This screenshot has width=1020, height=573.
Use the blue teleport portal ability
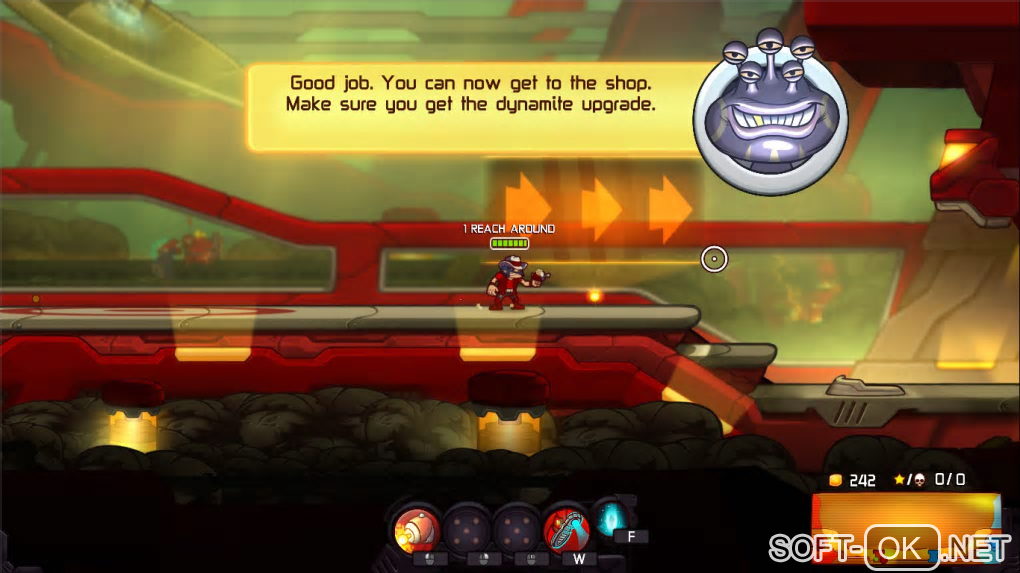point(609,518)
